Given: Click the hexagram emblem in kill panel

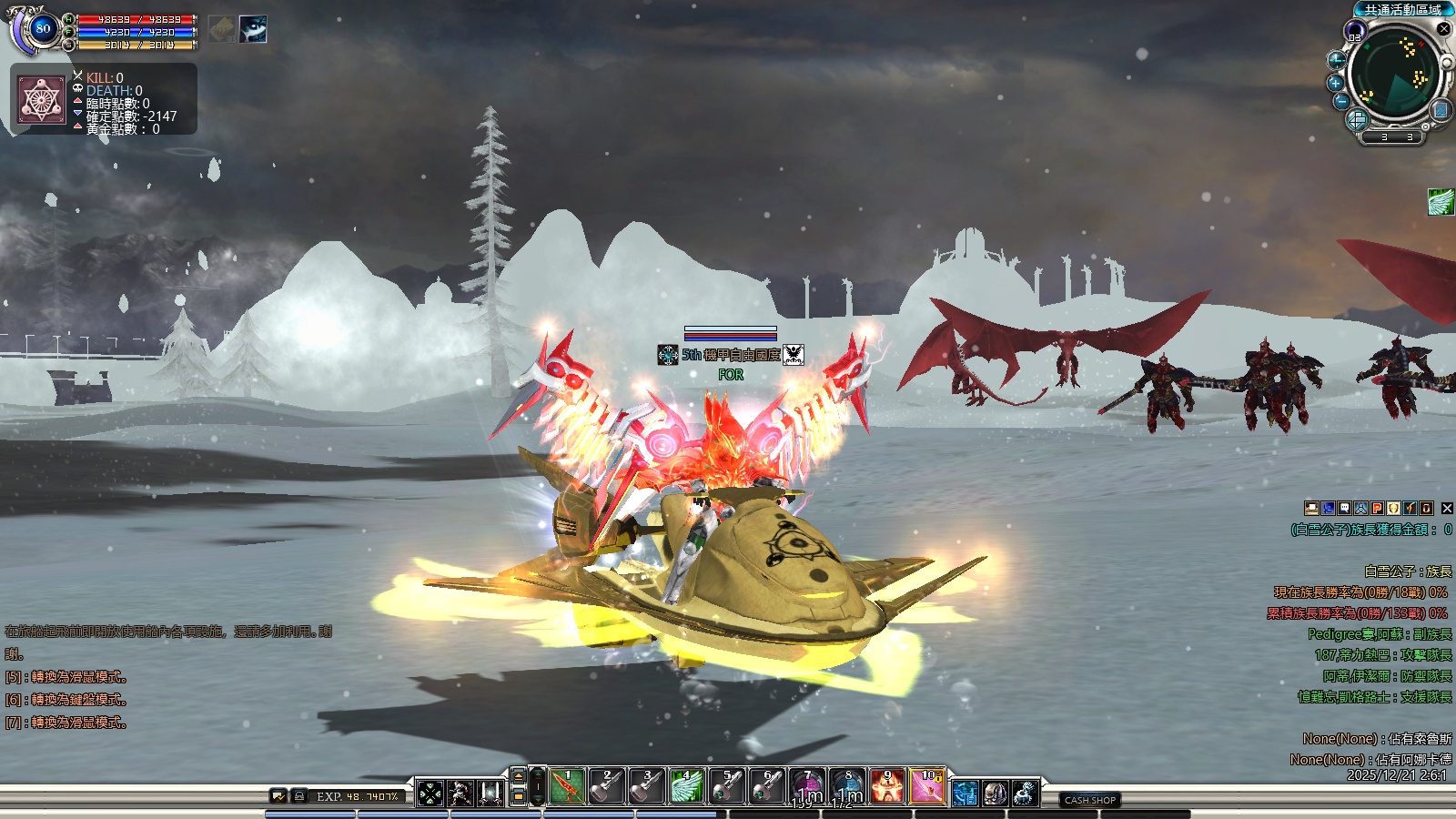Looking at the screenshot, I should coord(42,99).
